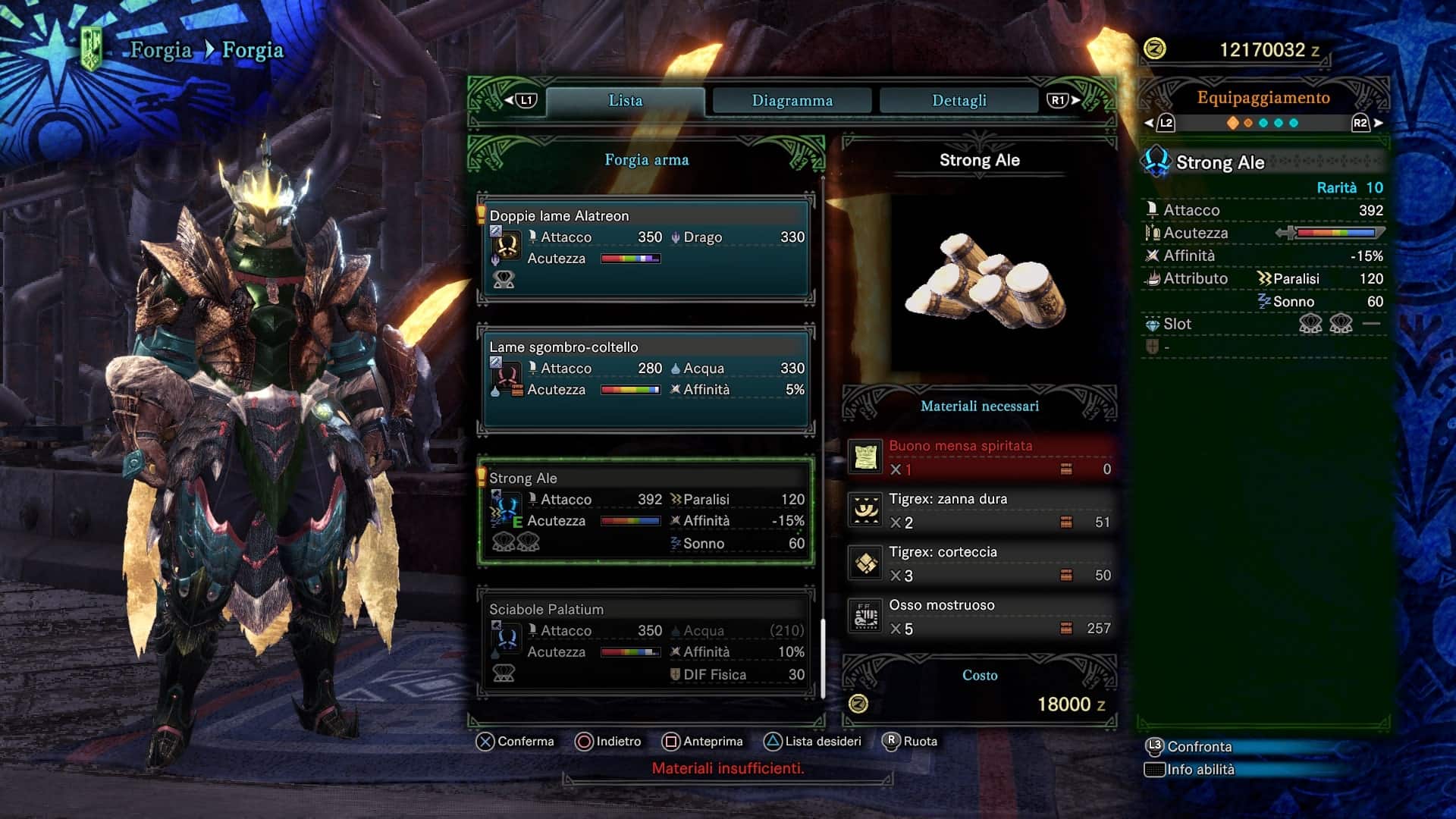Pick the Sciabole Palatium weapon entry

[x=646, y=642]
